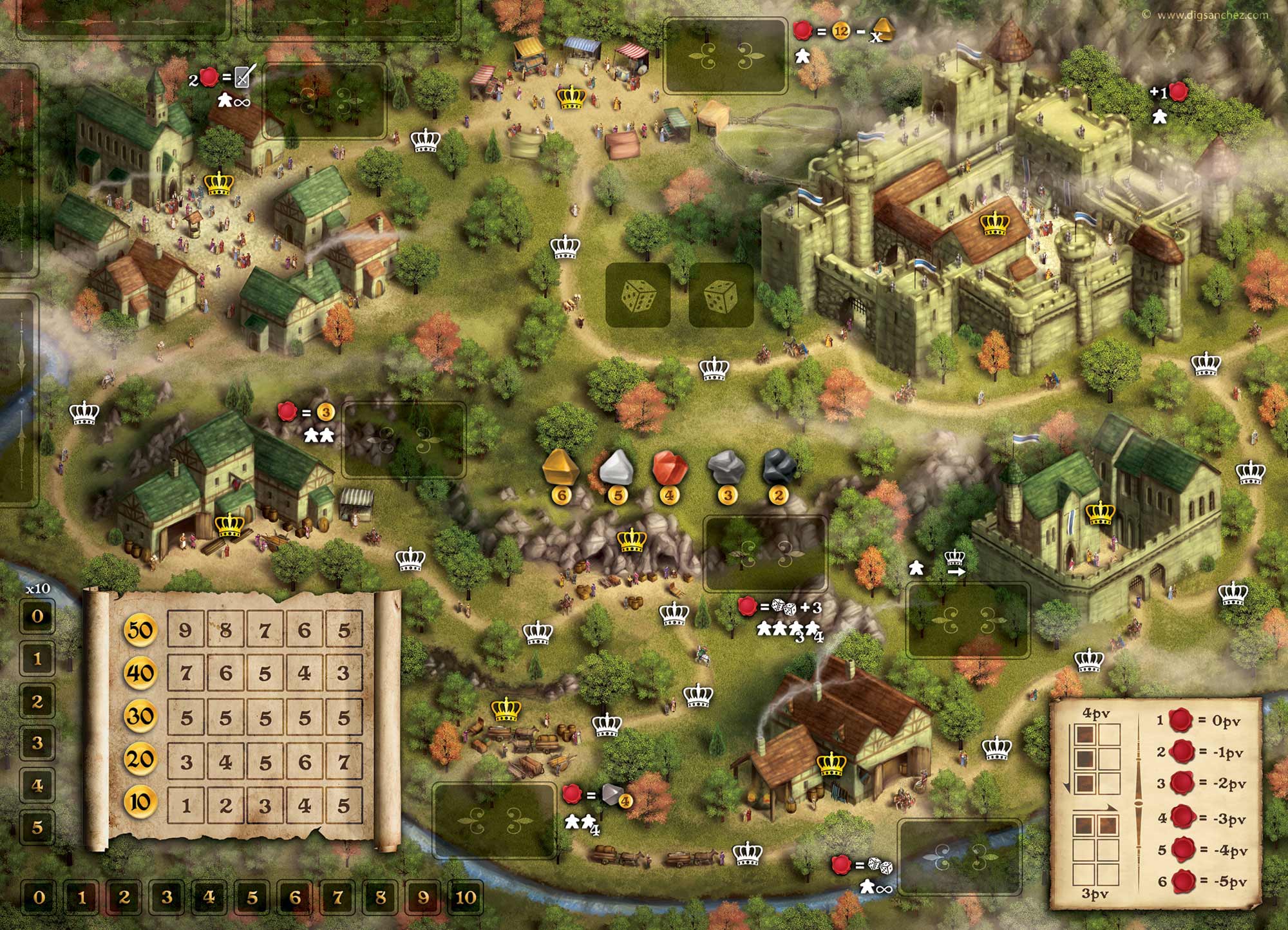Viewport: 1288px width, 930px height.
Task: Choose the red ruby resource worth 4
Action: click(x=670, y=468)
